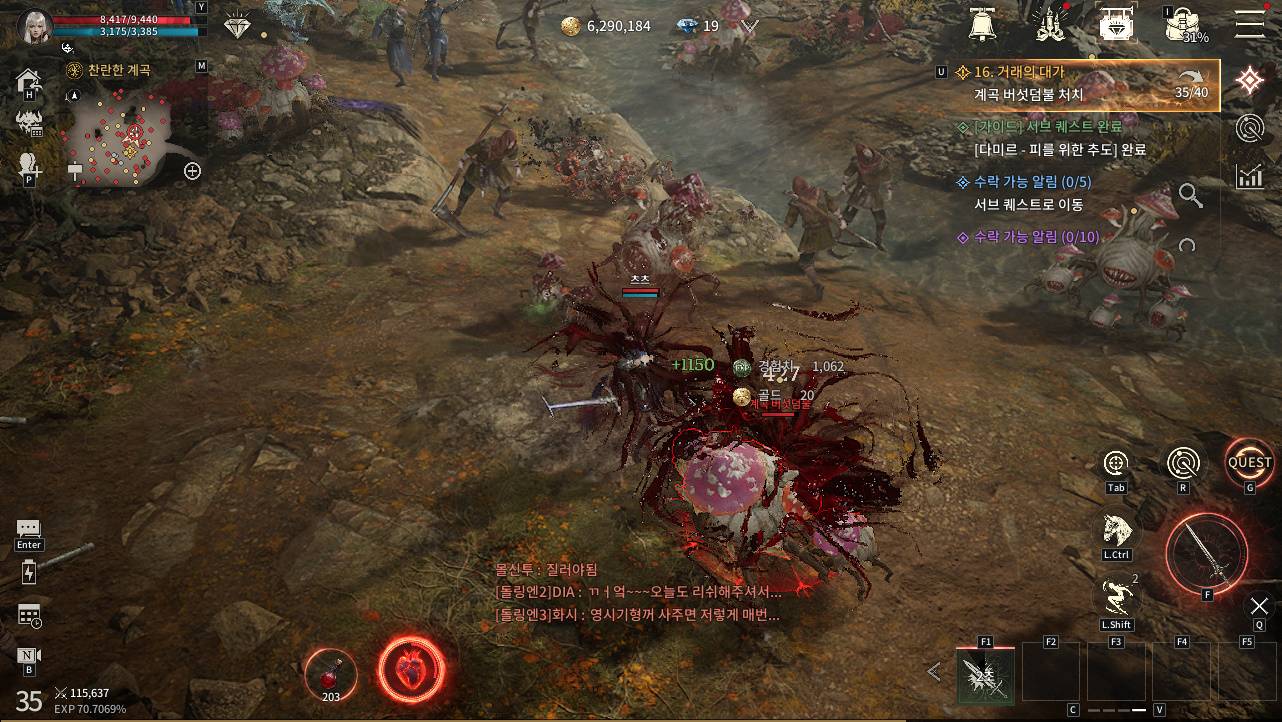Image resolution: width=1282 pixels, height=722 pixels.
Task: Select the Tab target crosshair button
Action: pos(1116,464)
